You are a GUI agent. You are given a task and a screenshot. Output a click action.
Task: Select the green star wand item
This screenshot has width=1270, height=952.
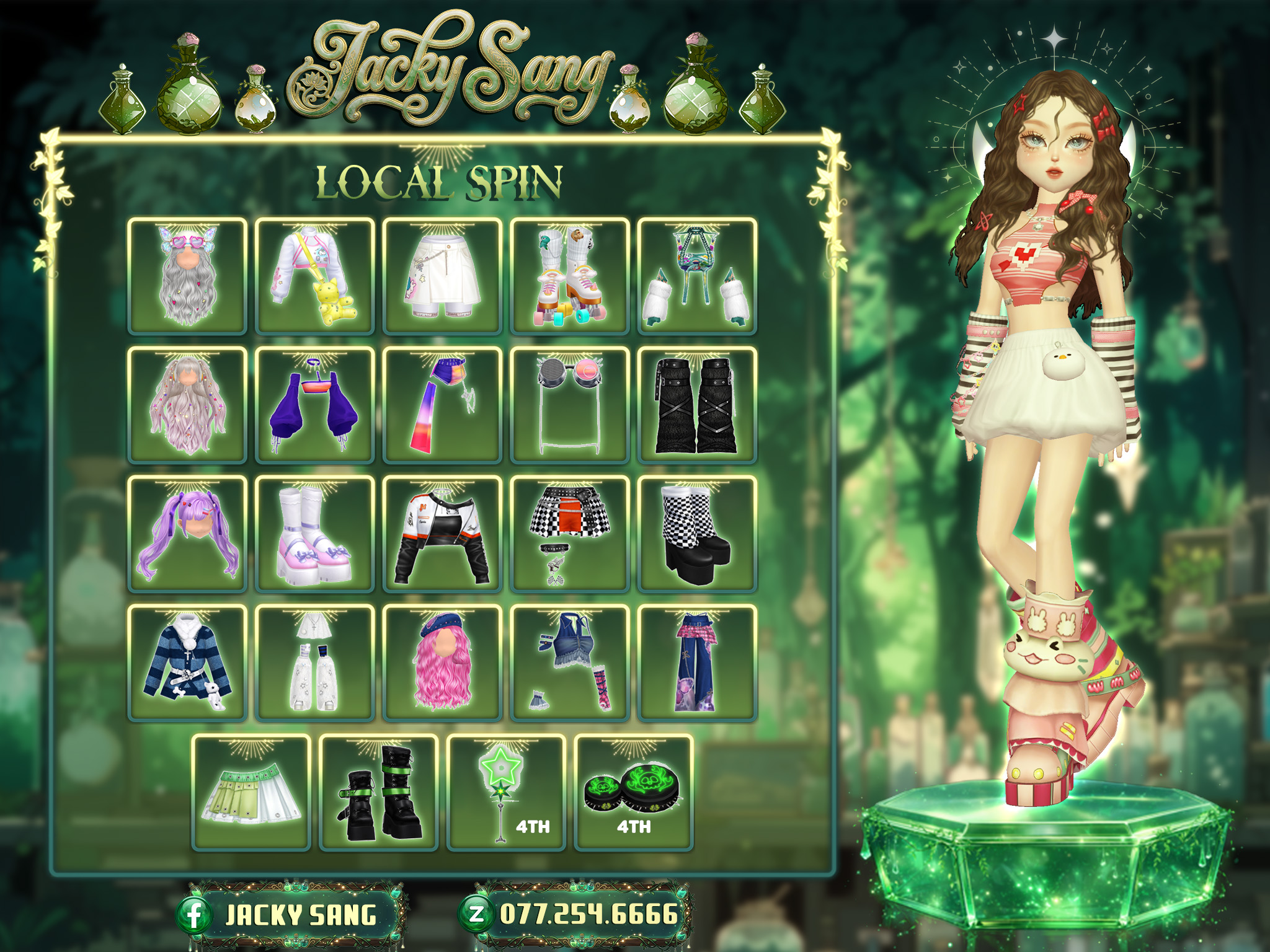click(x=506, y=793)
